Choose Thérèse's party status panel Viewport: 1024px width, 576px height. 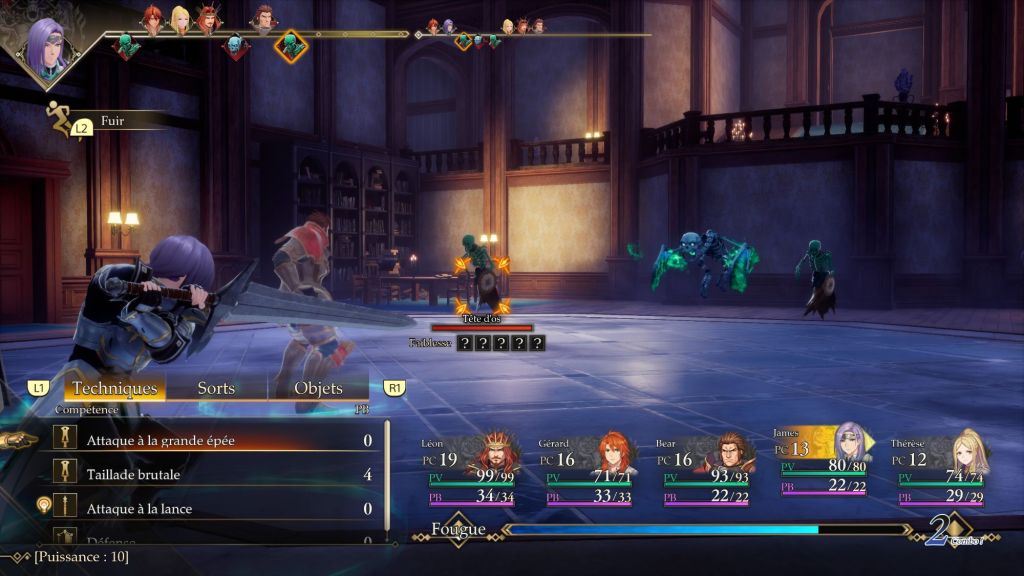click(x=940, y=470)
